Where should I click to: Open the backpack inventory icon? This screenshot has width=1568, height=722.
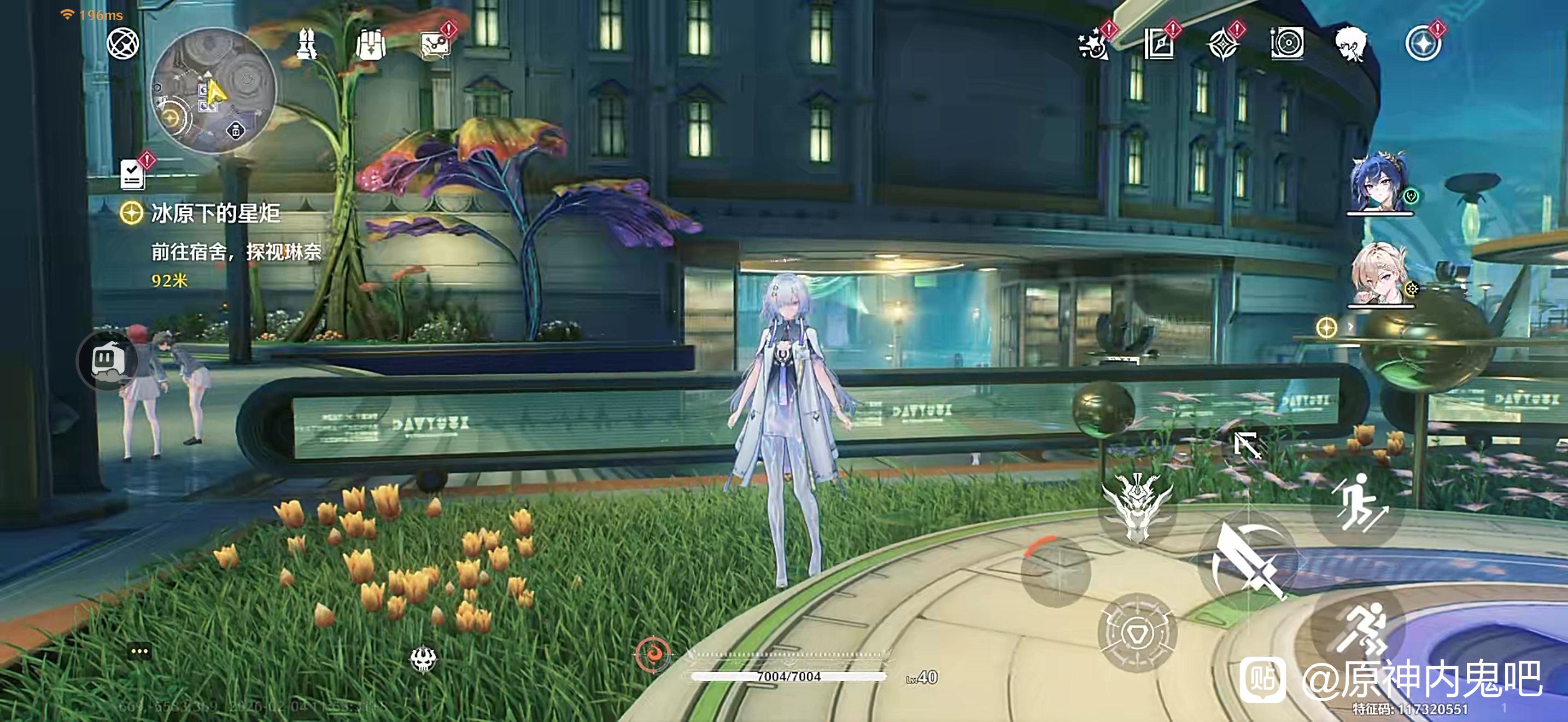pyautogui.click(x=371, y=44)
